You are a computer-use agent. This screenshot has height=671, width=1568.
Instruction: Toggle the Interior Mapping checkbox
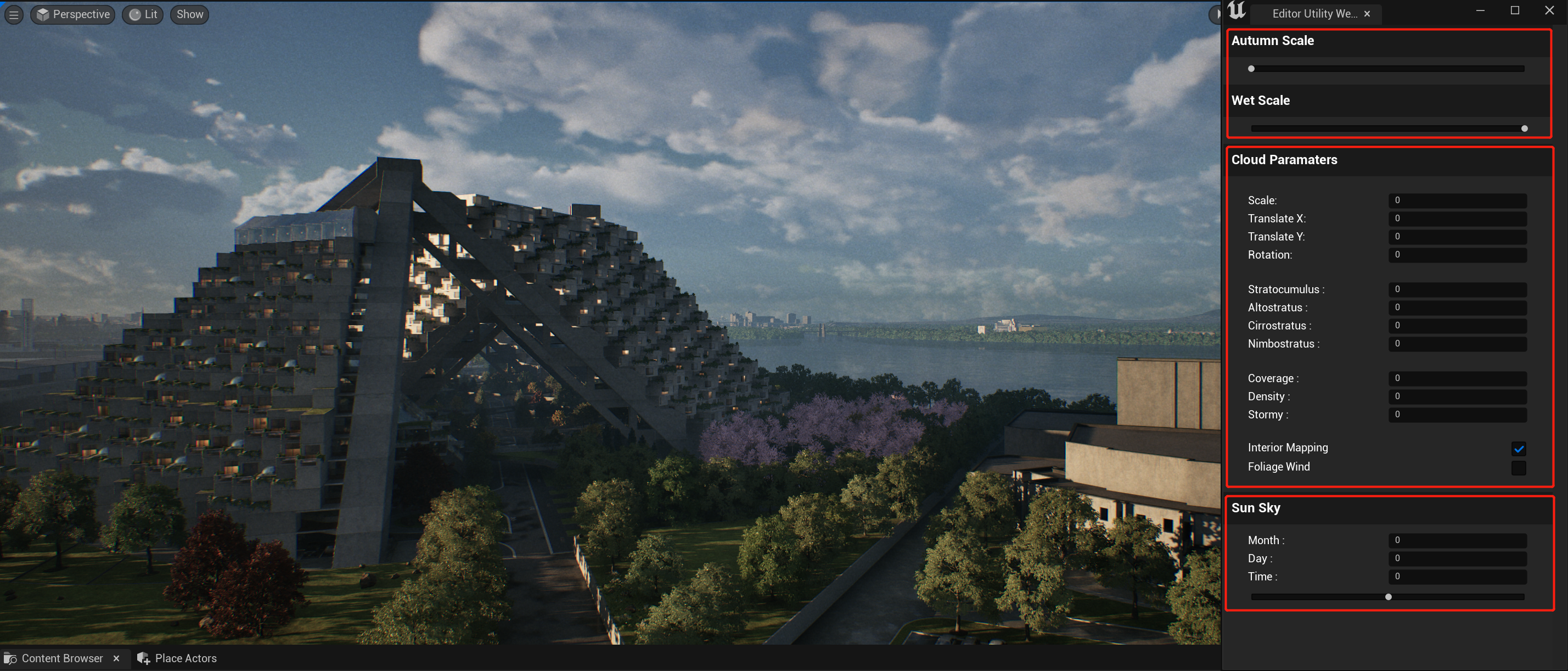point(1518,449)
